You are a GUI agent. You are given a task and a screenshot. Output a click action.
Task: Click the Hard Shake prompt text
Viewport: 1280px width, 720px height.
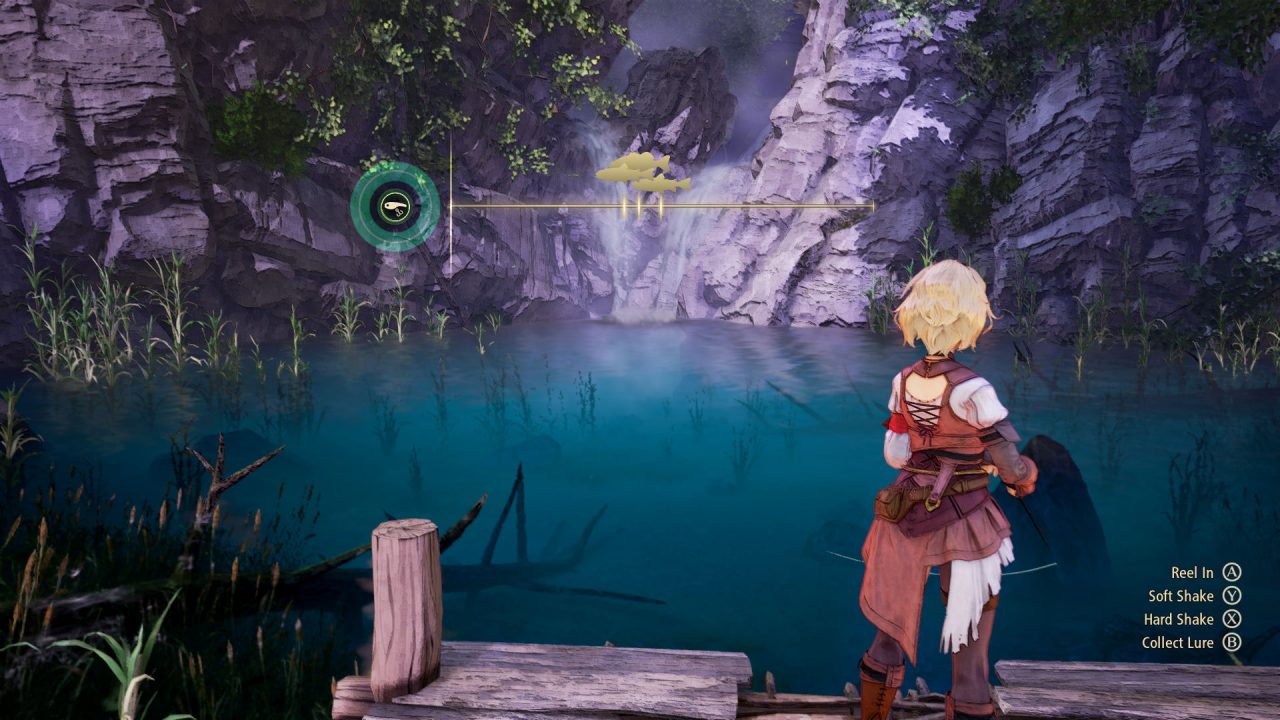click(1177, 619)
